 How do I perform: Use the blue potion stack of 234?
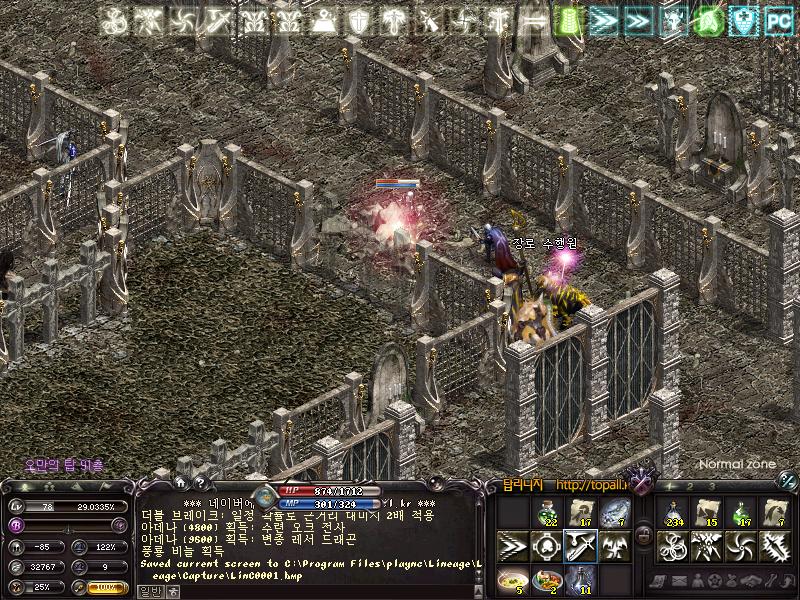pos(673,513)
